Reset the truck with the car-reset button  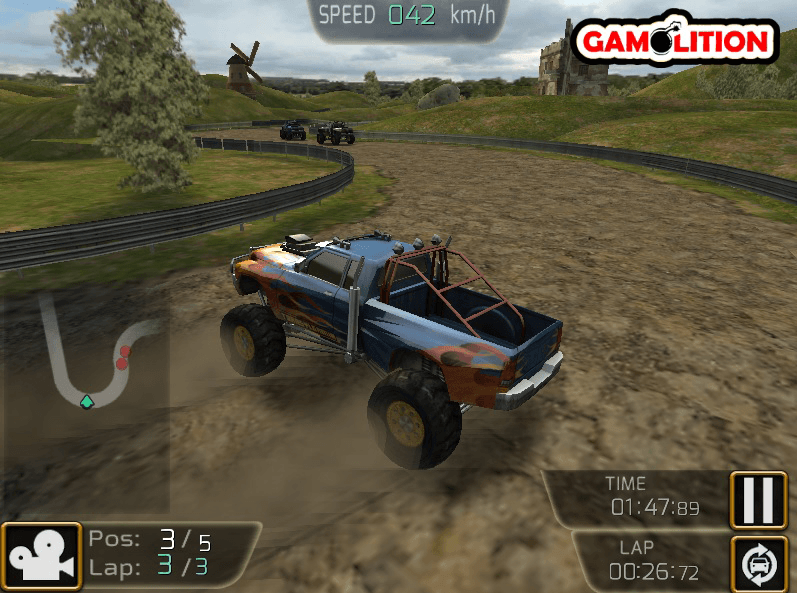(x=759, y=563)
